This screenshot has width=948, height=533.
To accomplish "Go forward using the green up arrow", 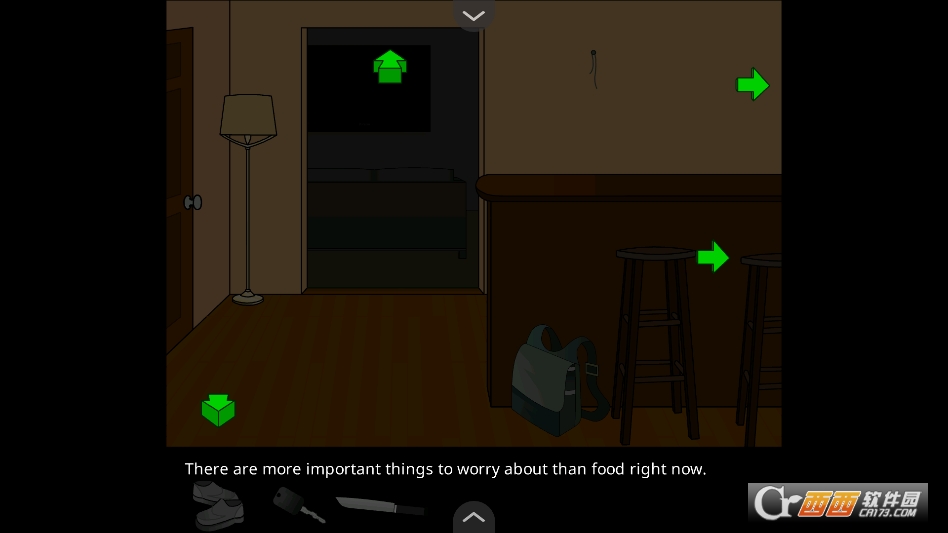I will coord(390,67).
